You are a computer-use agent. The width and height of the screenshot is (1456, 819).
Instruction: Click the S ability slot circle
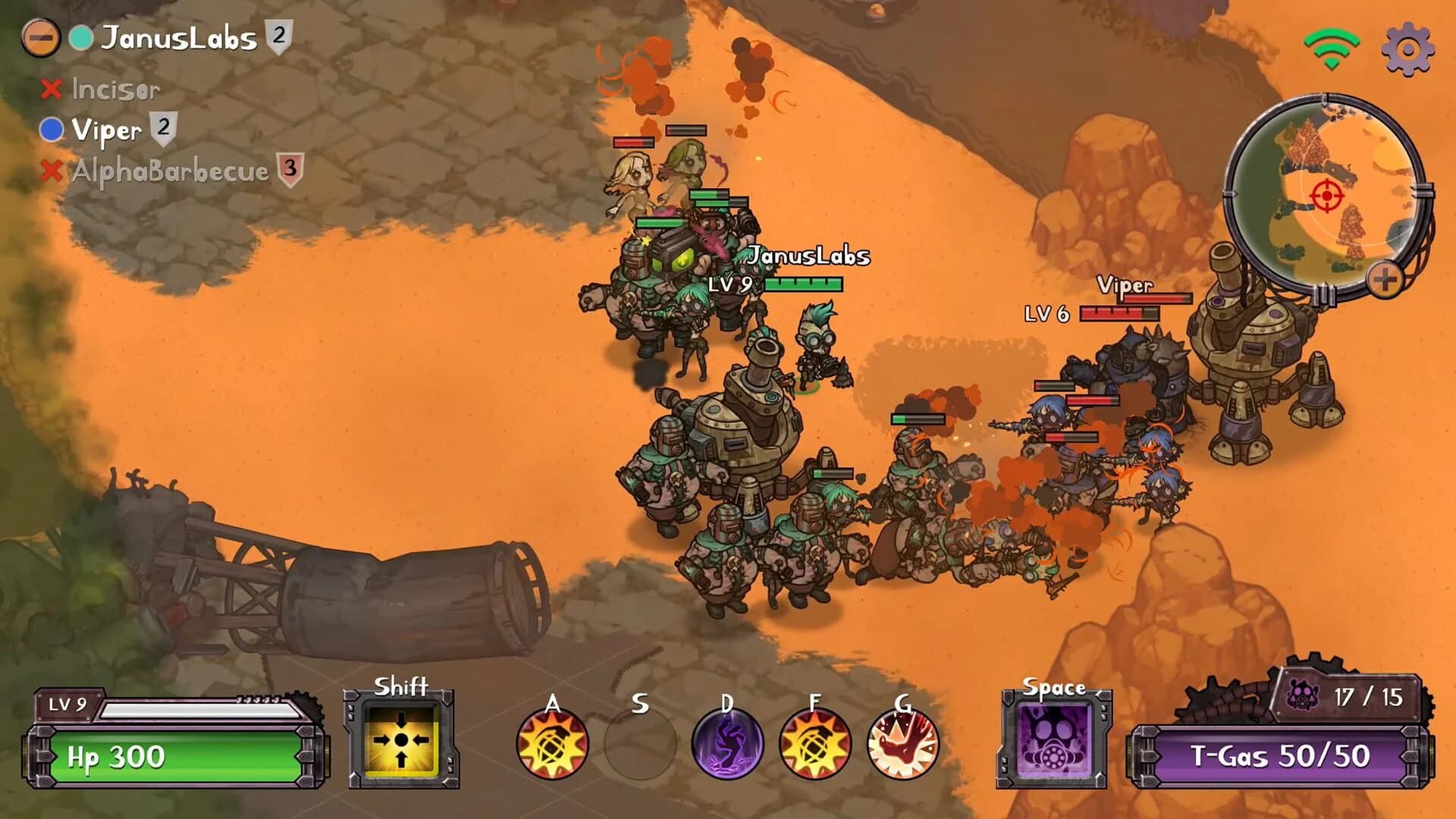coord(641,745)
